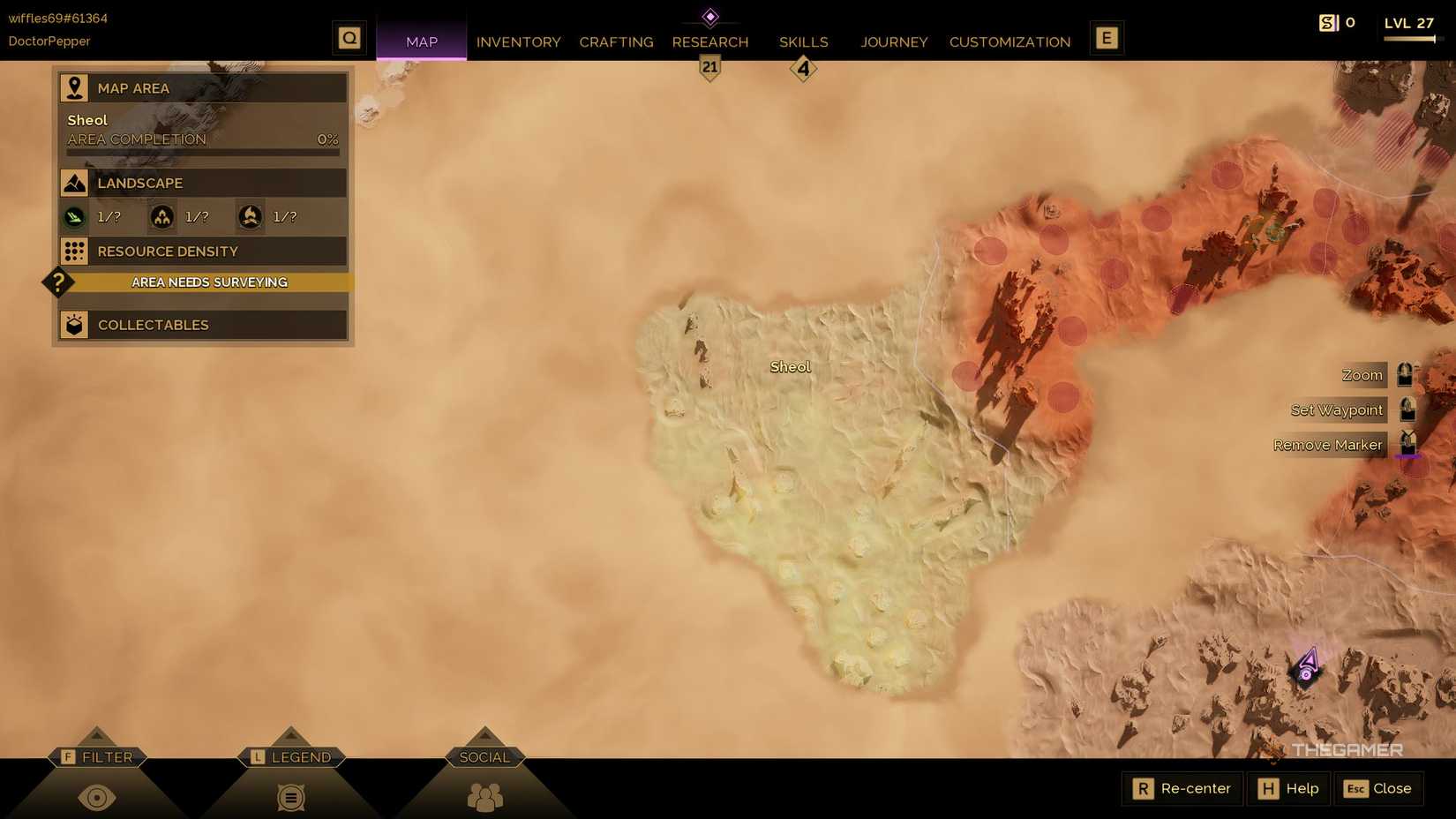The image size is (1456, 819).
Task: Open the Resource Density grid icon
Action: [74, 251]
